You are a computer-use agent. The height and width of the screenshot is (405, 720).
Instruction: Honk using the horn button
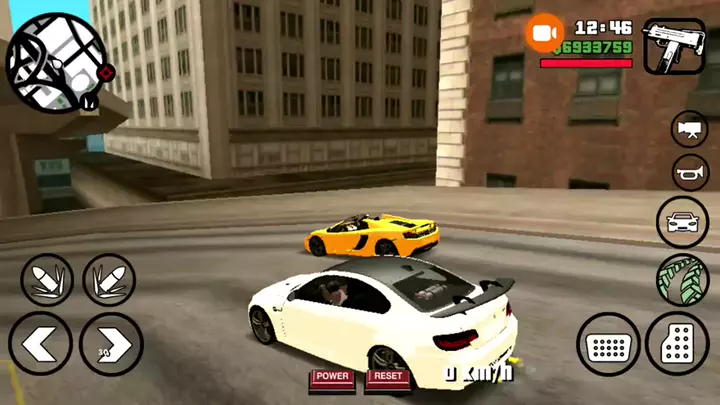point(690,173)
